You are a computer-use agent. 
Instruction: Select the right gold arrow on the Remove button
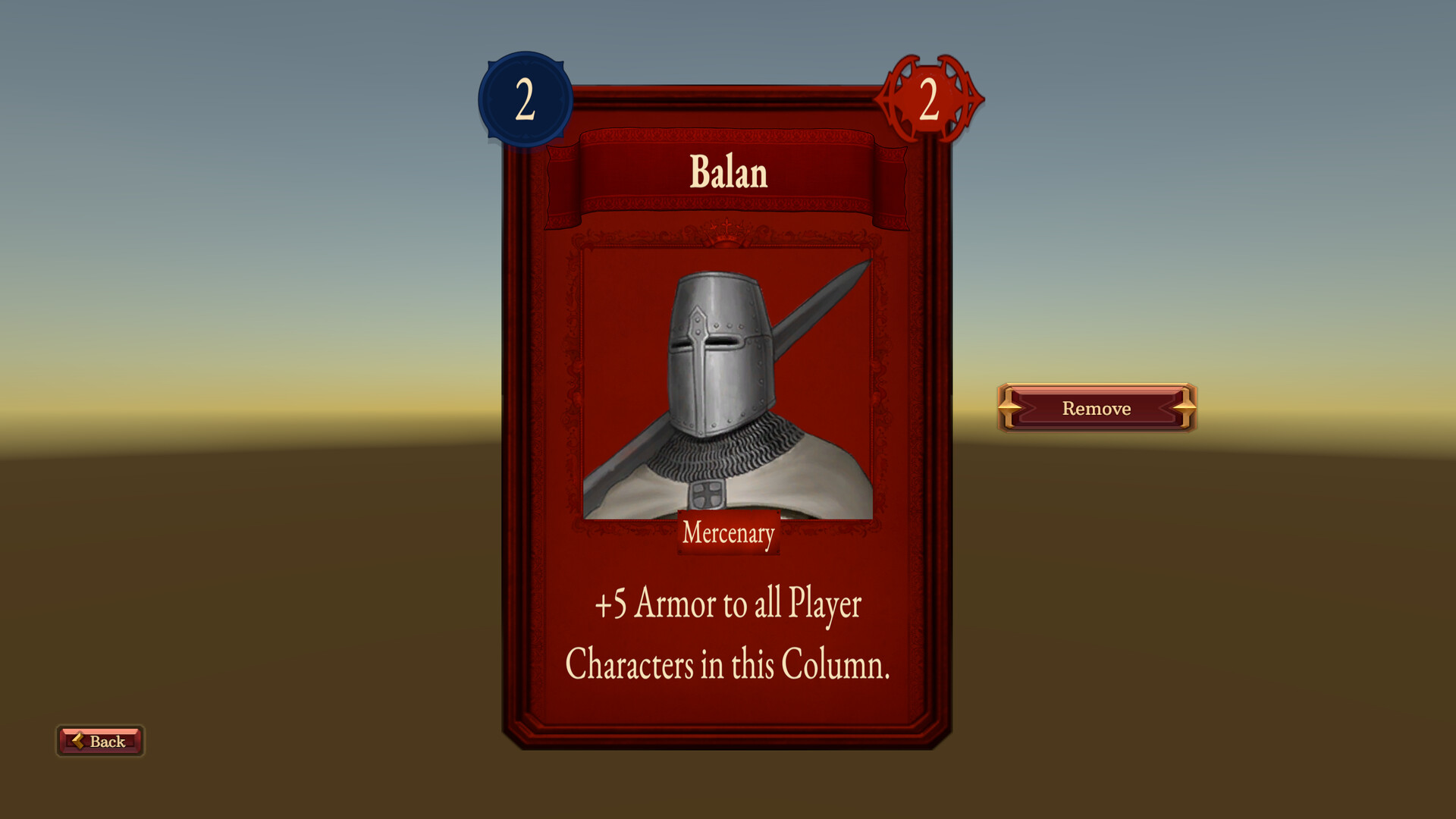(1185, 408)
